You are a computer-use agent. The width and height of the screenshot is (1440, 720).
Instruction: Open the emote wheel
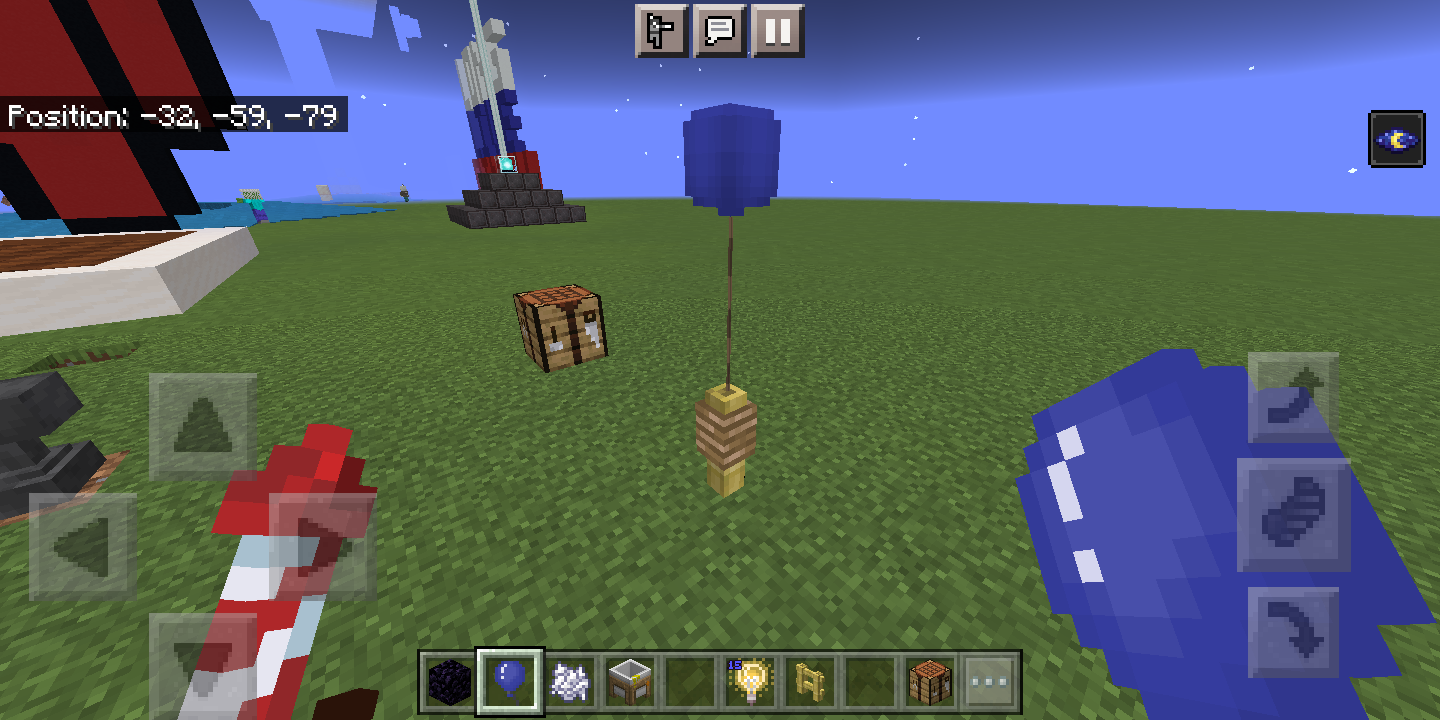pyautogui.click(x=661, y=31)
